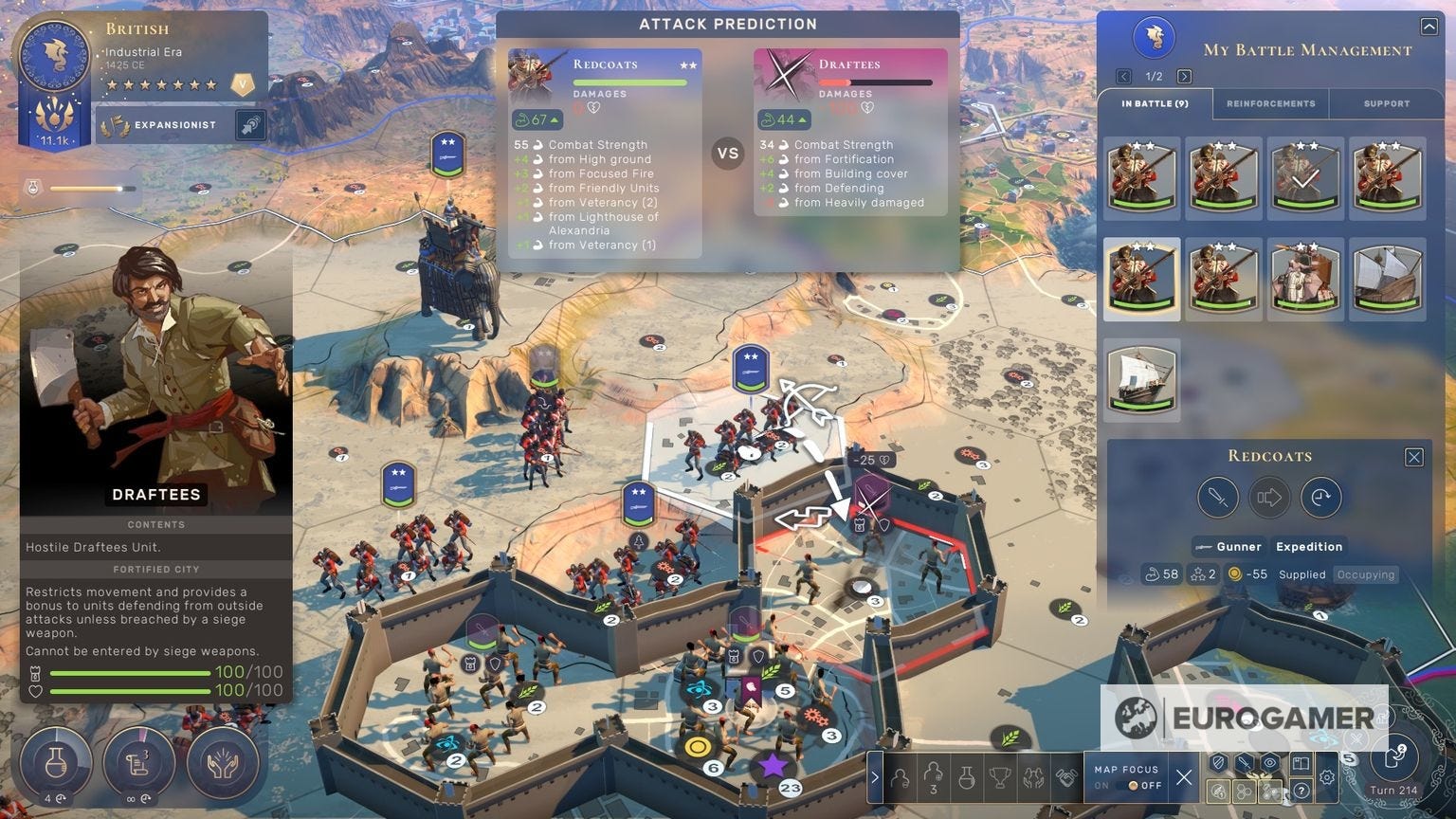Click the previous page arrow near 1/2
Viewport: 1456px width, 819px height.
[x=1124, y=75]
